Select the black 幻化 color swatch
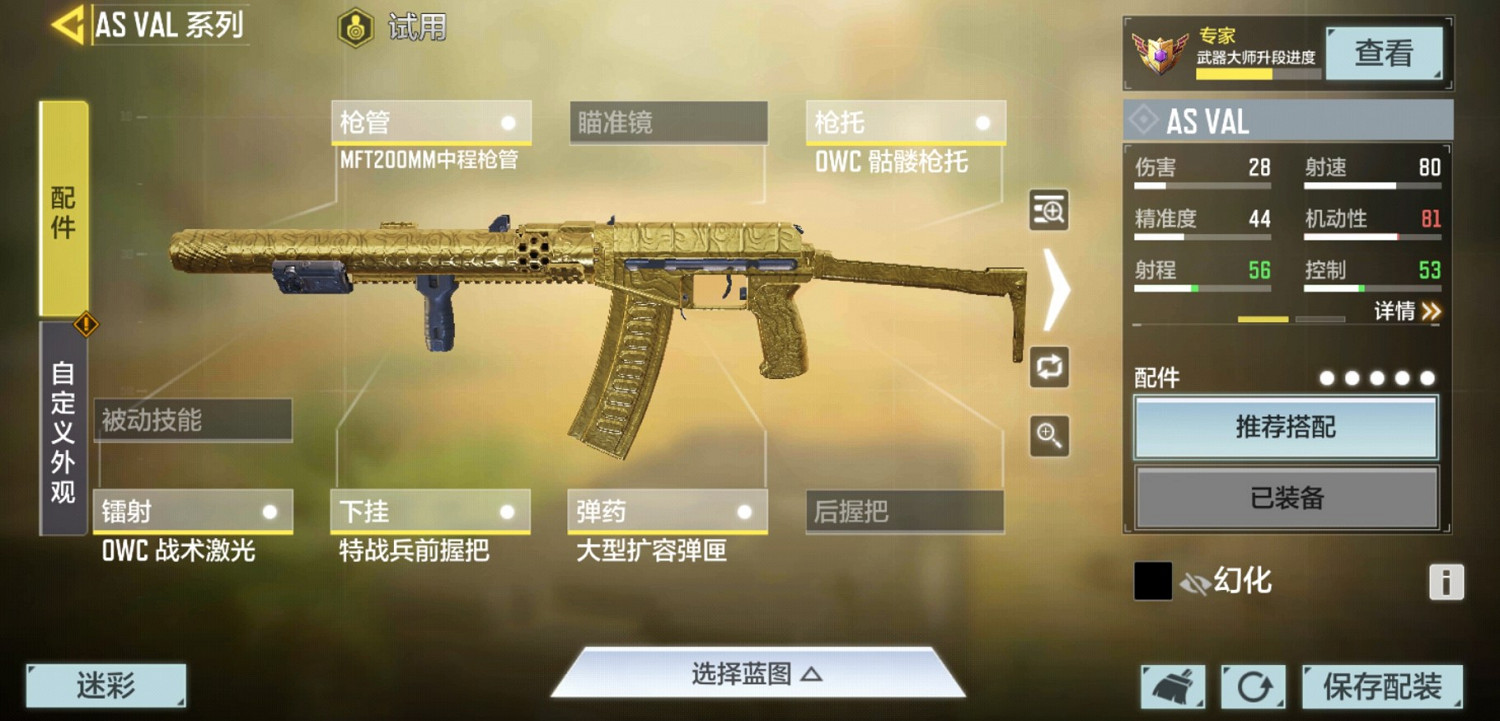Screen dimensions: 1500x721 1152,581
